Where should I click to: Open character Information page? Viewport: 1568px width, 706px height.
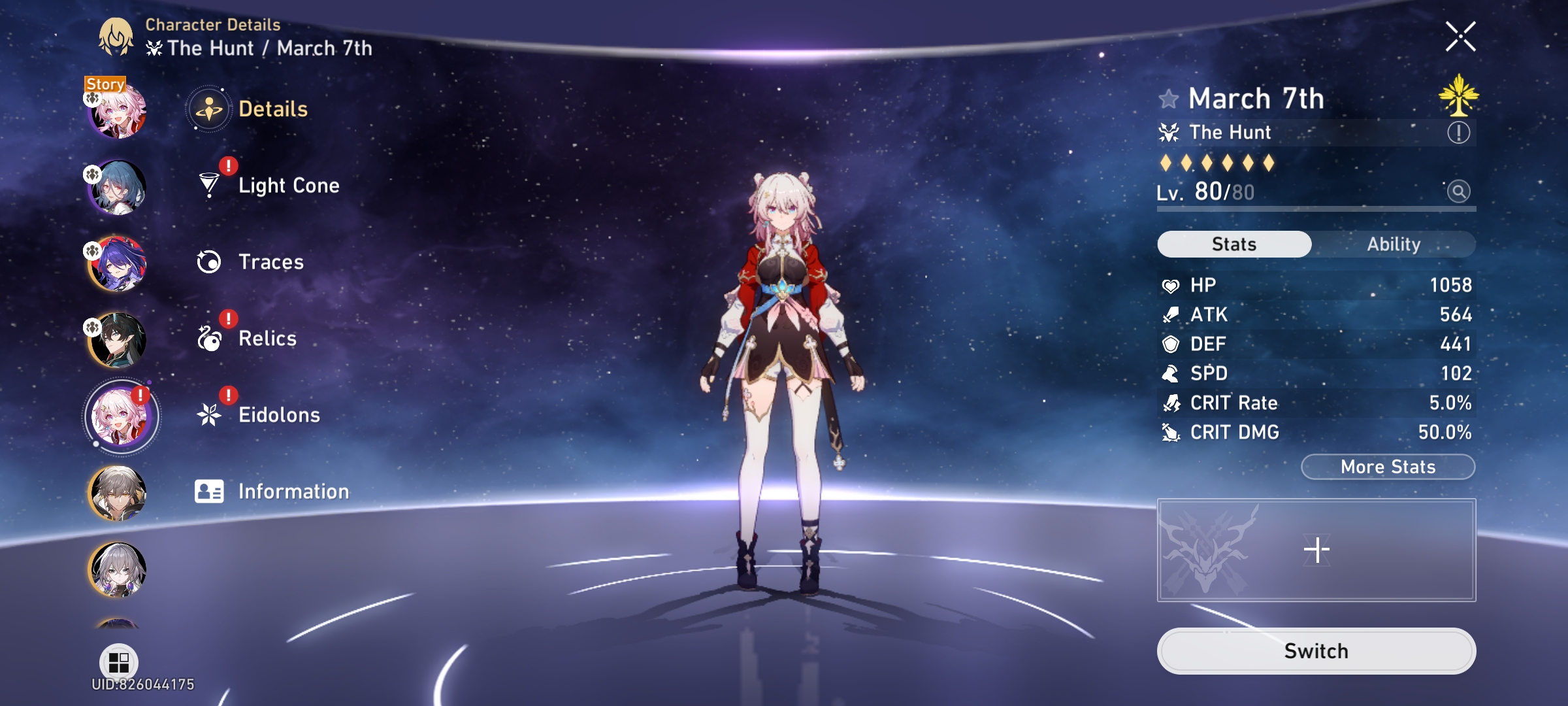coord(294,492)
